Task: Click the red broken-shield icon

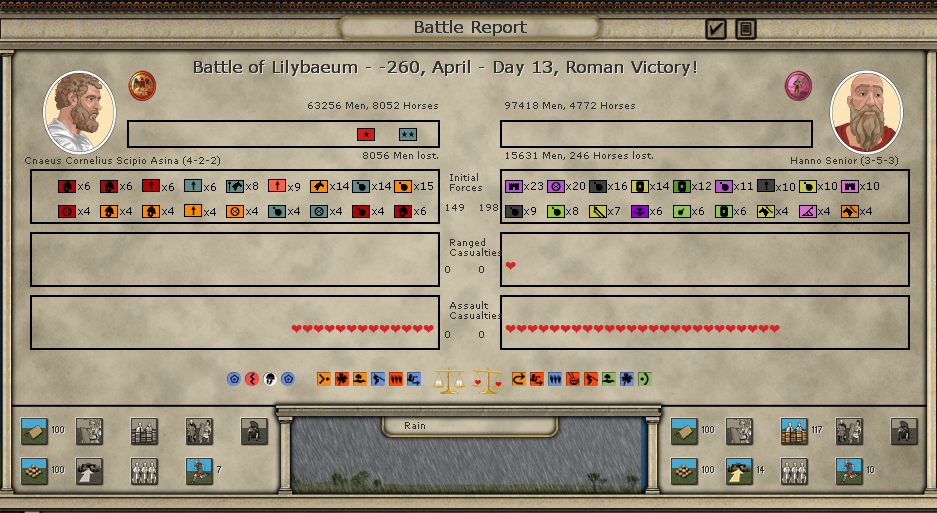Action: [251, 379]
